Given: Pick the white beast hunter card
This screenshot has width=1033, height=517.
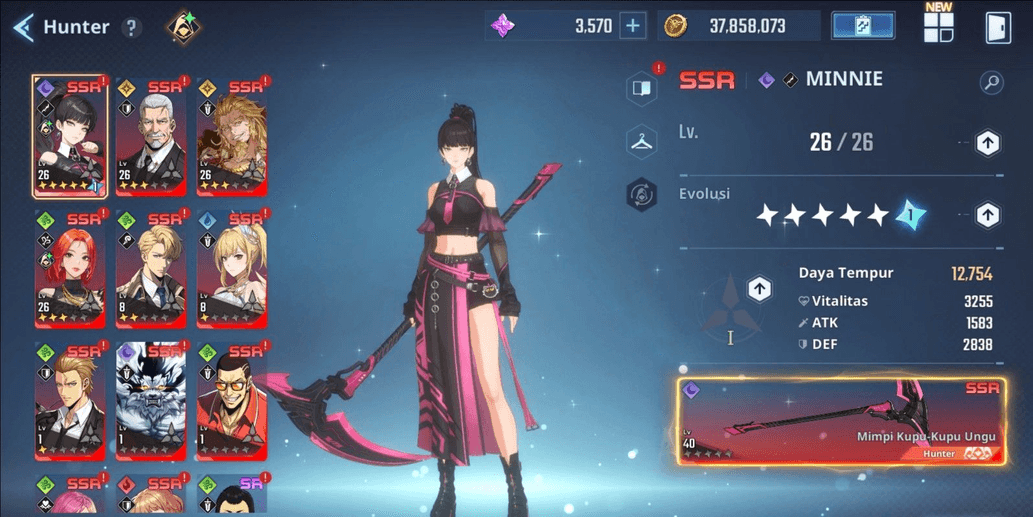Looking at the screenshot, I should 150,400.
